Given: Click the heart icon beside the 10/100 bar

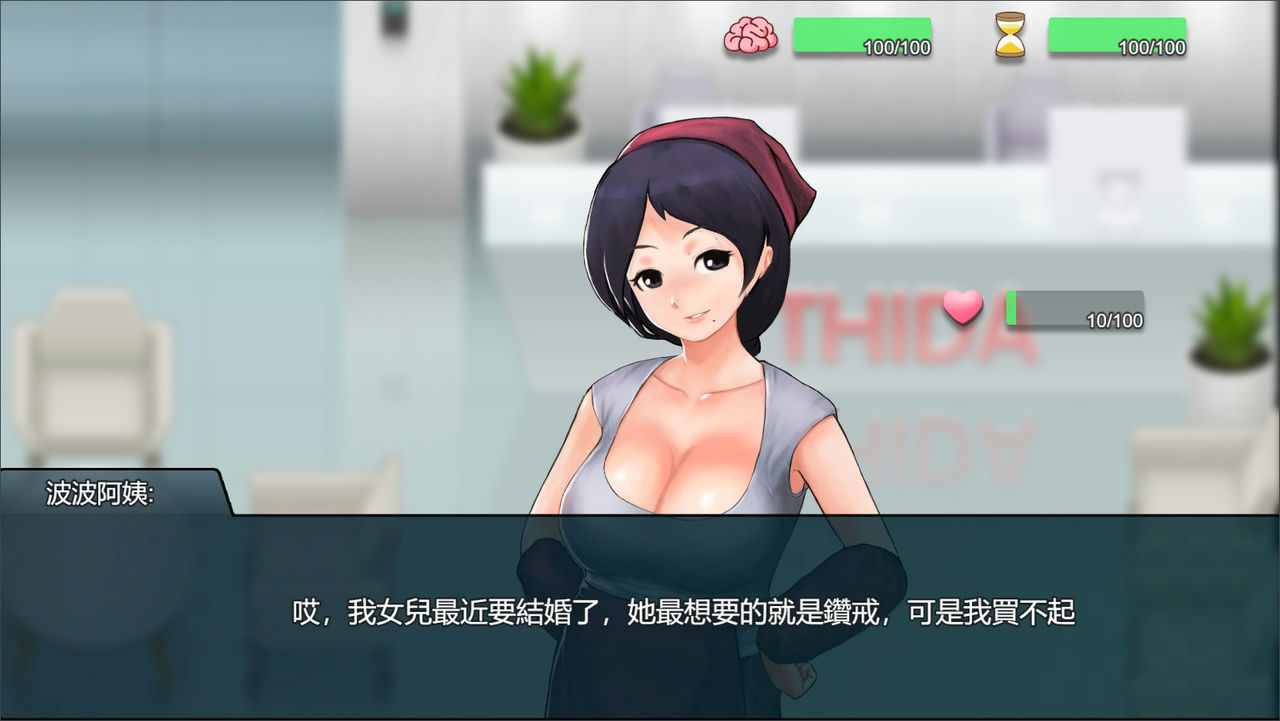Looking at the screenshot, I should 962,311.
